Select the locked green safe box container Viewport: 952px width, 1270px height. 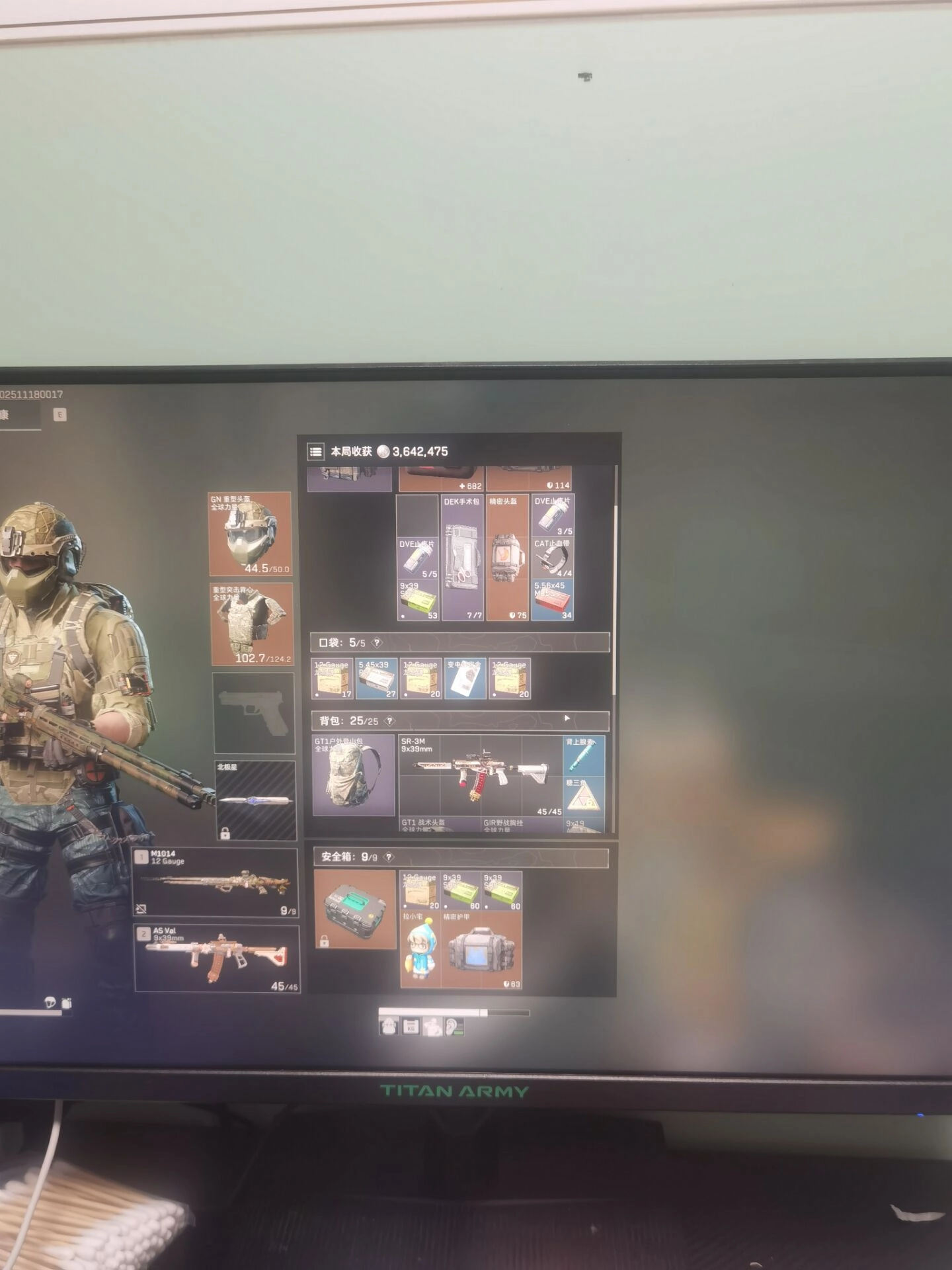pos(354,908)
